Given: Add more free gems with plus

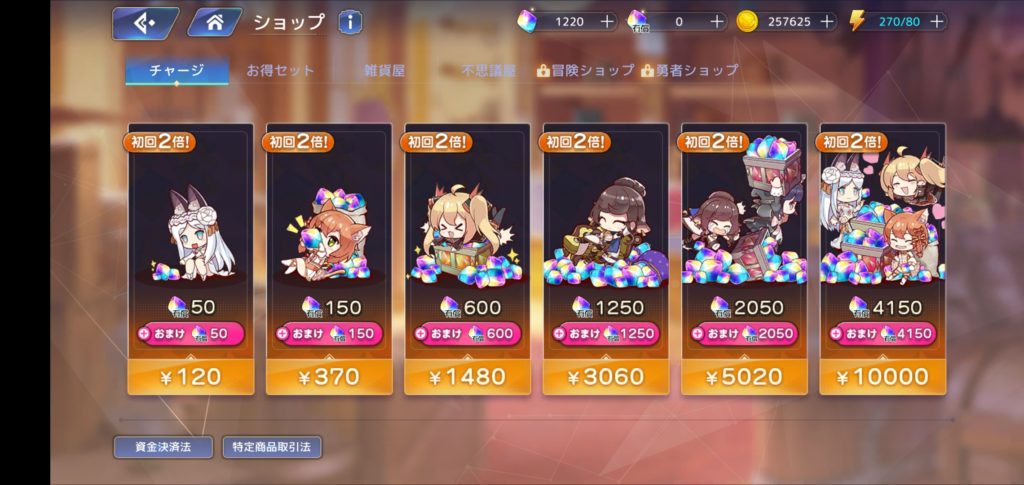Looking at the screenshot, I should pos(607,21).
